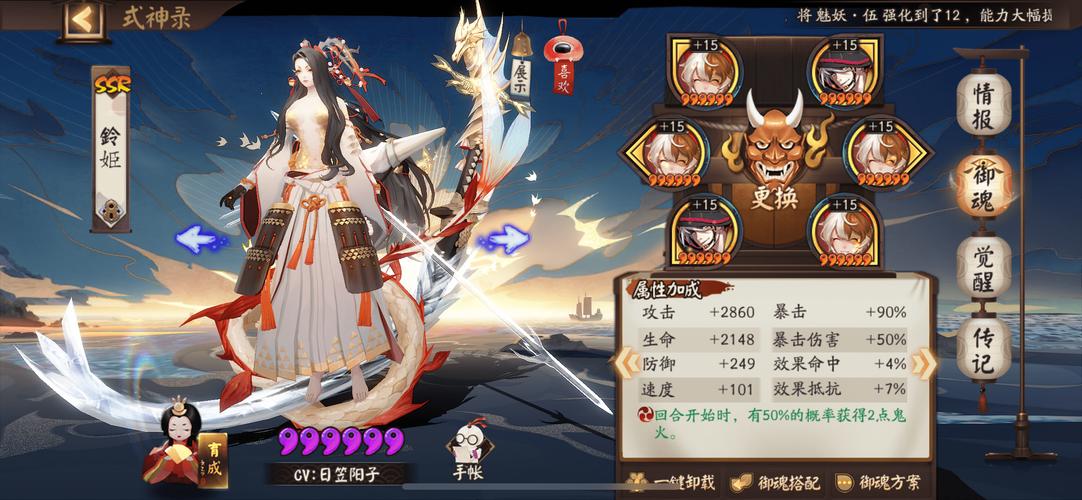This screenshot has width=1082, height=500.
Task: Open the 育成 training button
Action: pos(212,459)
